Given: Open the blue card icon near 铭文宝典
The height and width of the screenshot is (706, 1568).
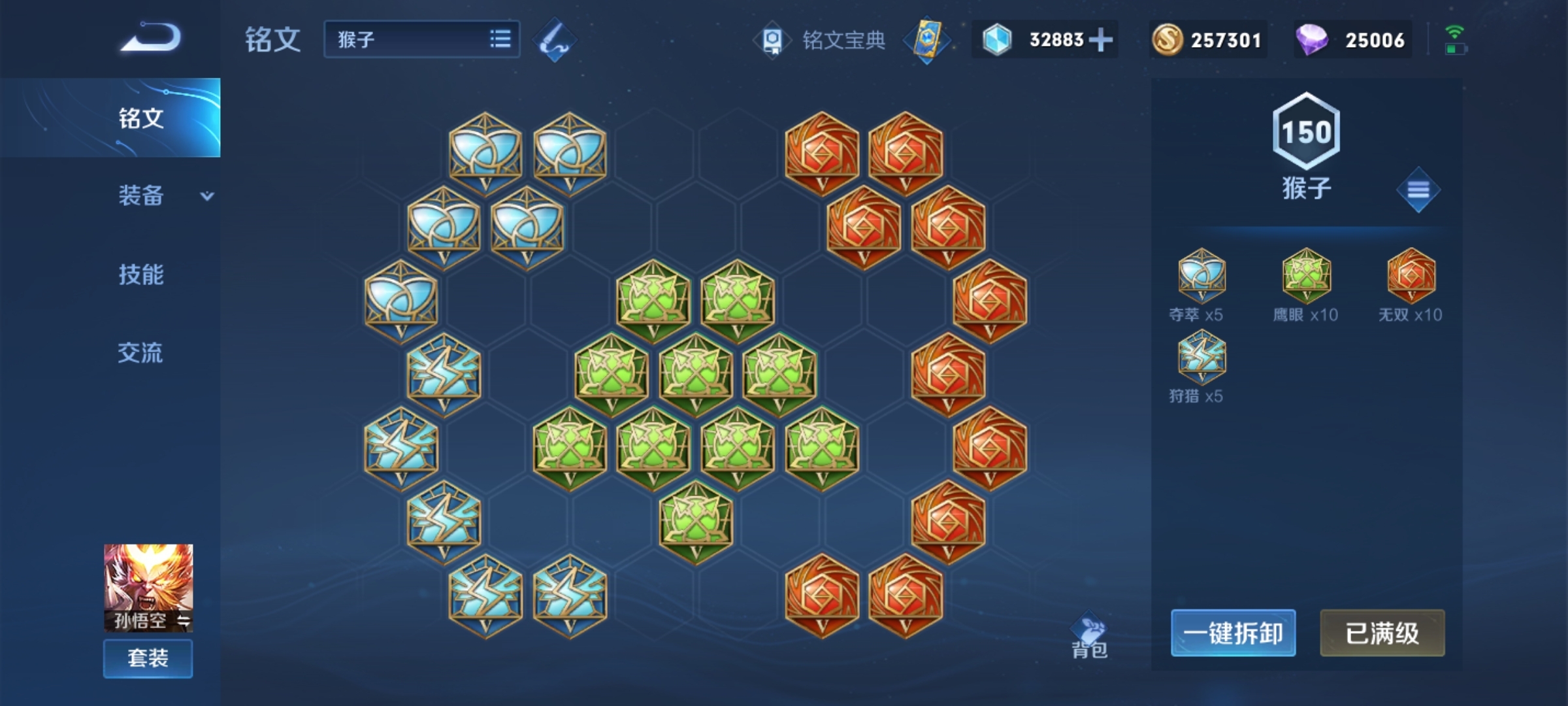Looking at the screenshot, I should pyautogui.click(x=928, y=40).
